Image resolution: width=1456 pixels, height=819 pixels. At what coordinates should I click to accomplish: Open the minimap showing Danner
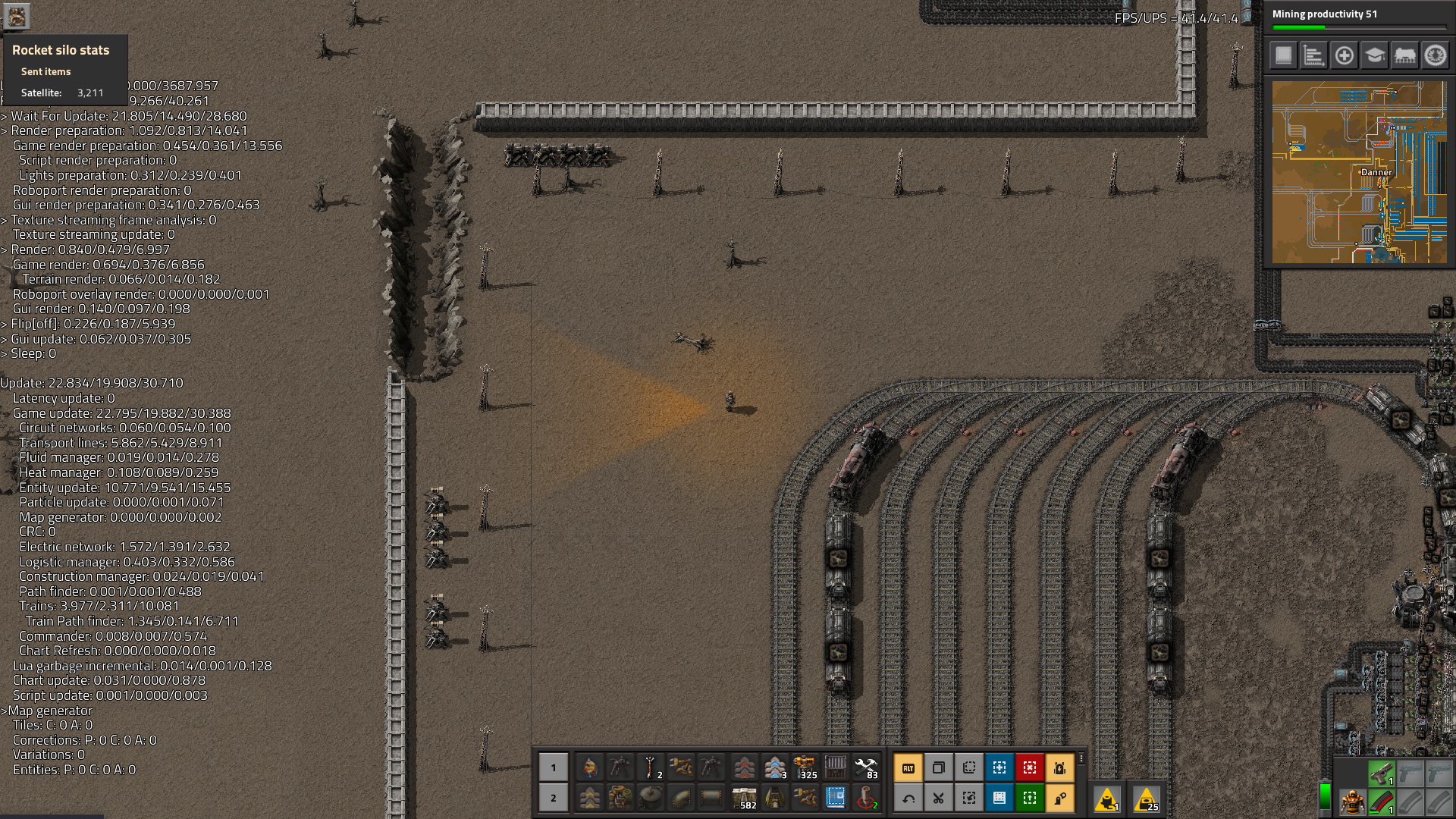pyautogui.click(x=1359, y=172)
